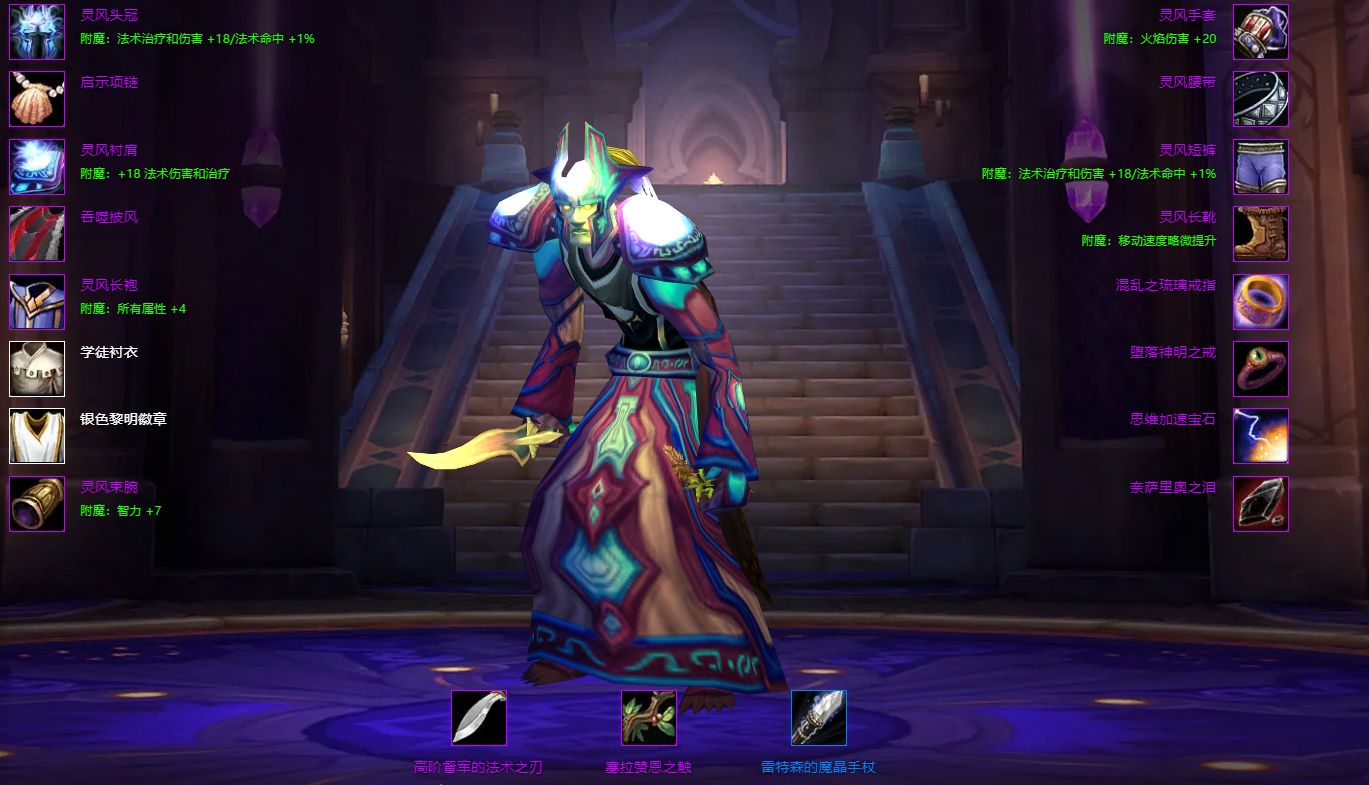
Task: Open the 吞噬披风 cloak slot
Action: click(x=37, y=234)
